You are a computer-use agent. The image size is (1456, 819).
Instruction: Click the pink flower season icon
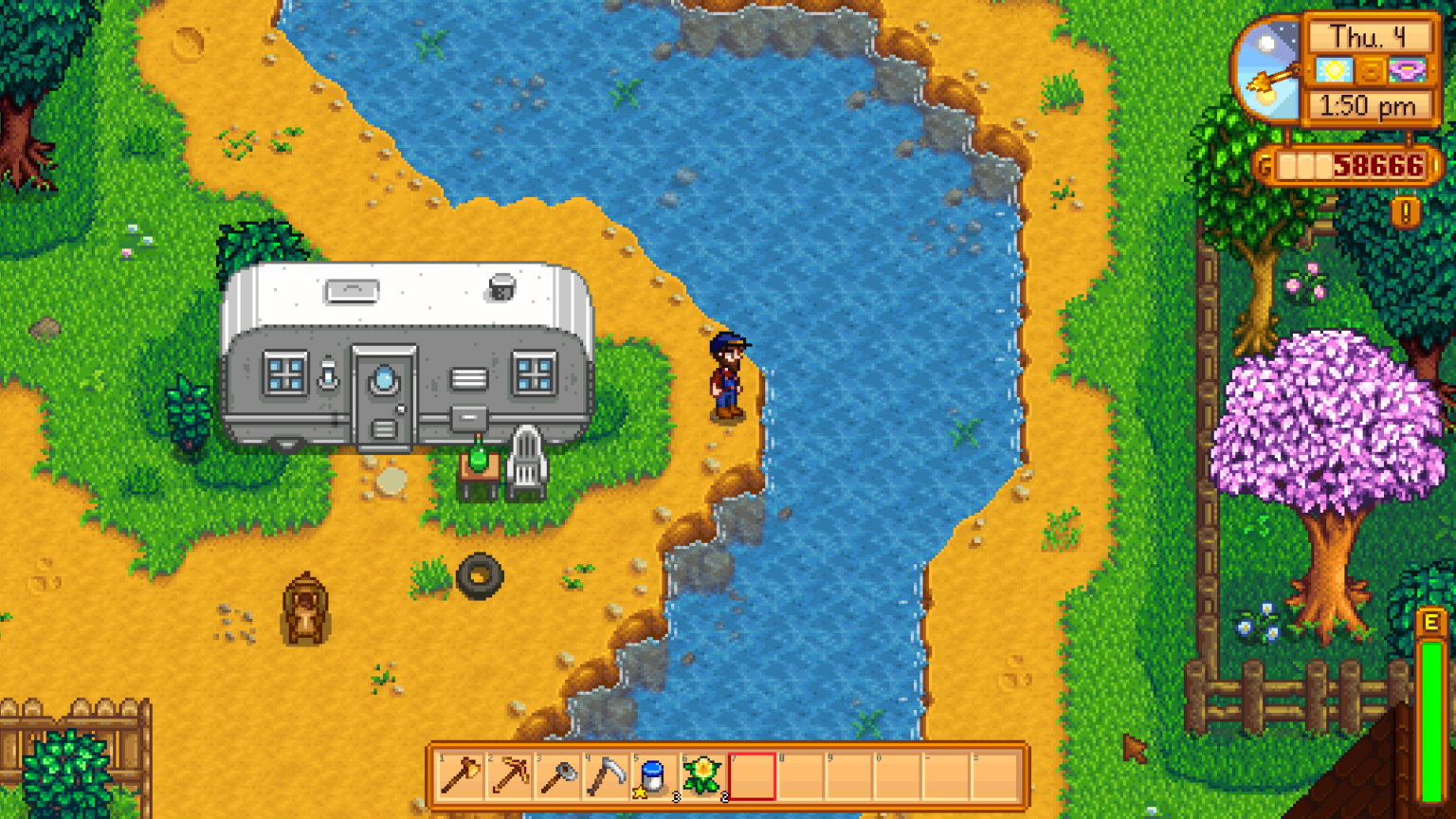1408,68
